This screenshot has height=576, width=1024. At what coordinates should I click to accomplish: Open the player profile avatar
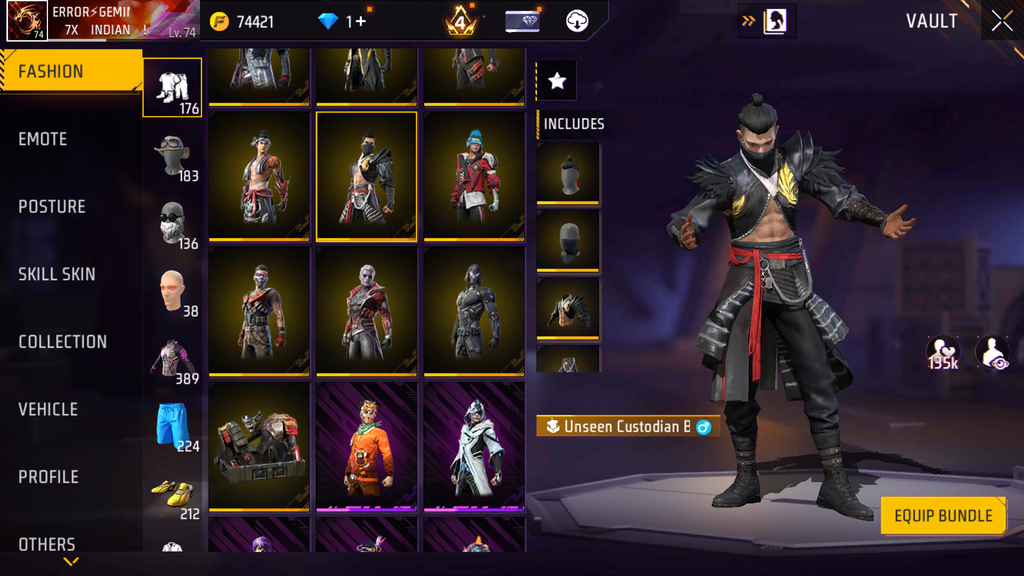coord(26,21)
